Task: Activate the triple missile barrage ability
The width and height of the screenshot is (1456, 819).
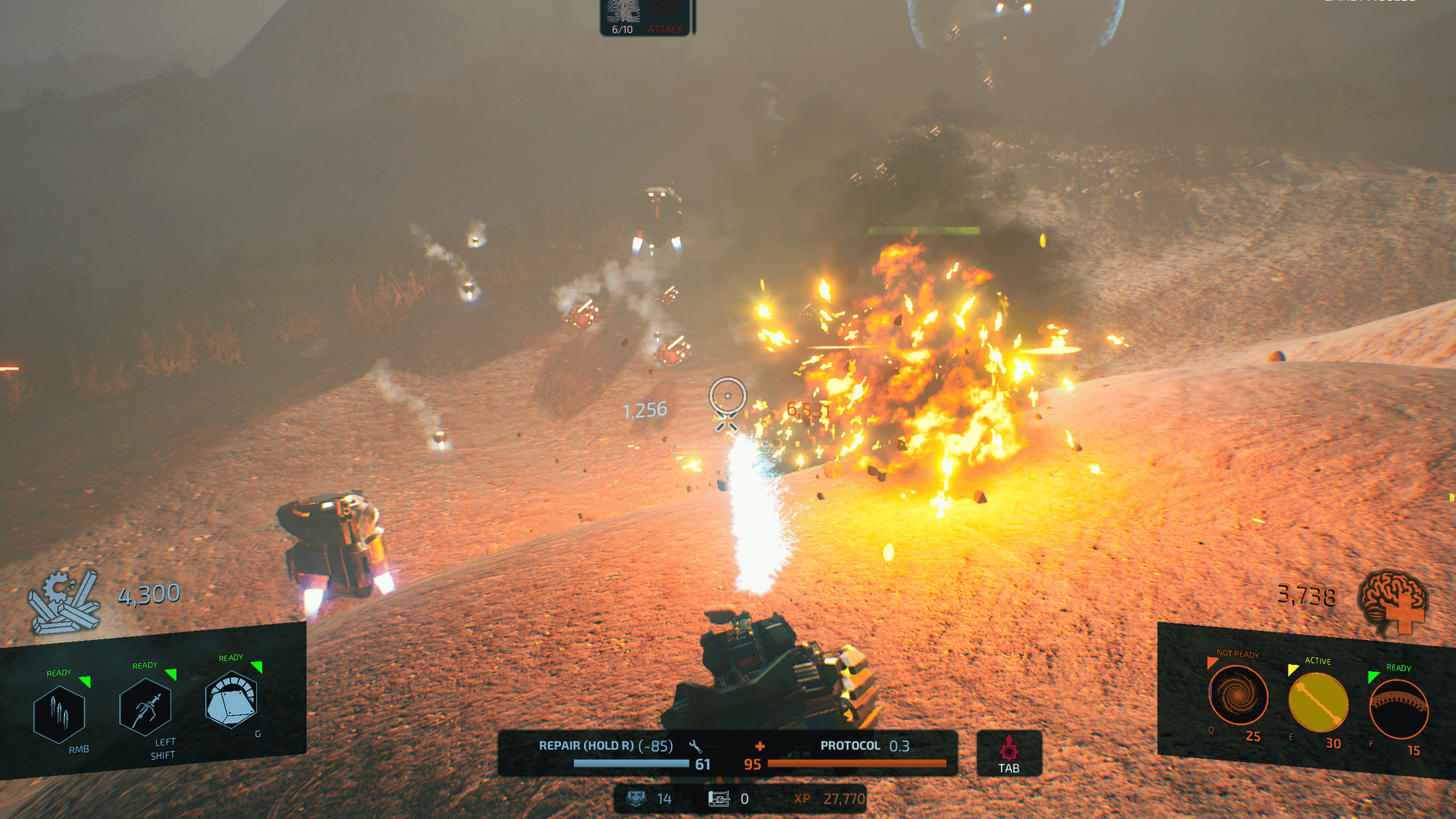Action: tap(59, 714)
